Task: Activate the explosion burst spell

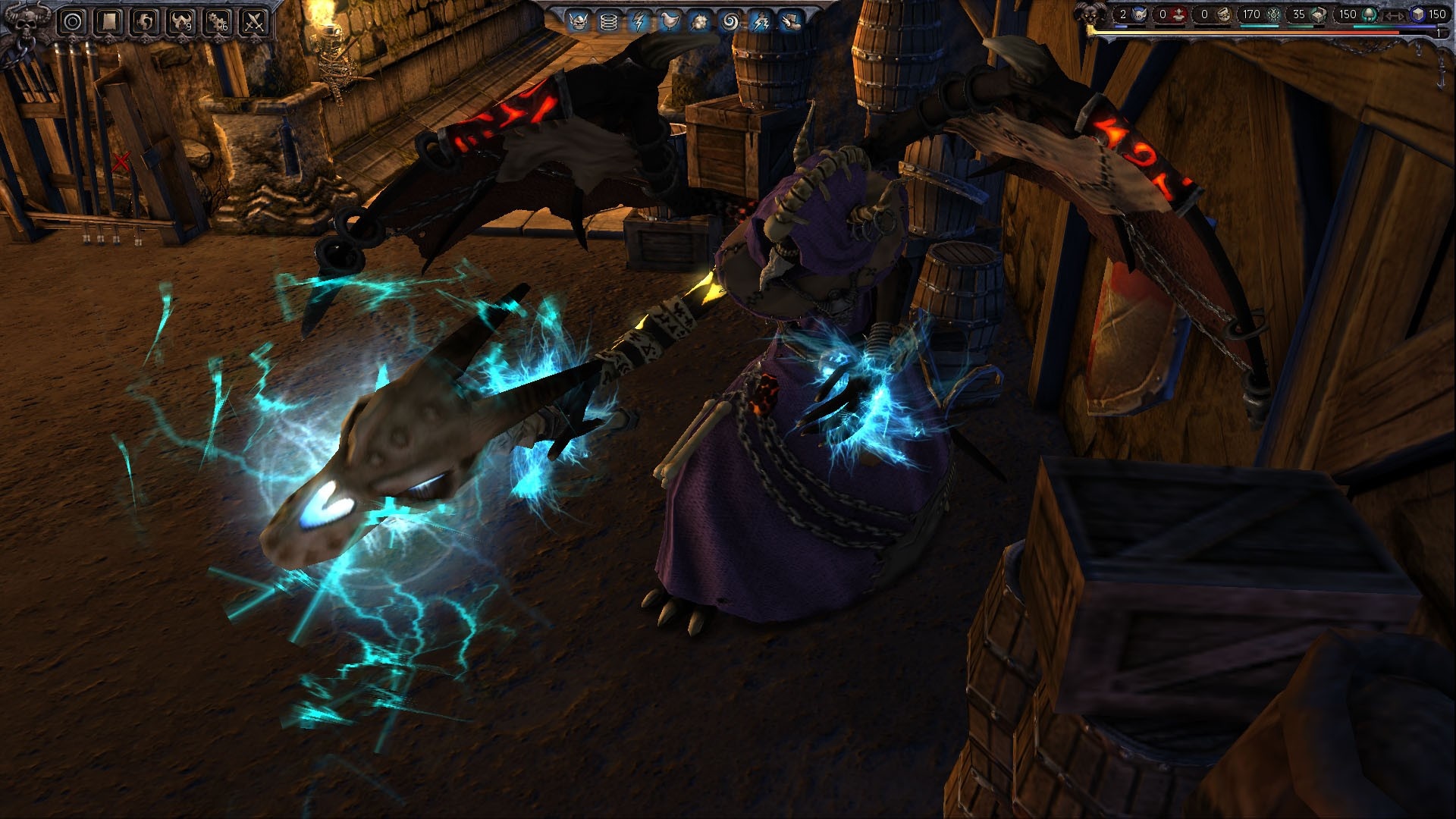Action: pos(700,22)
